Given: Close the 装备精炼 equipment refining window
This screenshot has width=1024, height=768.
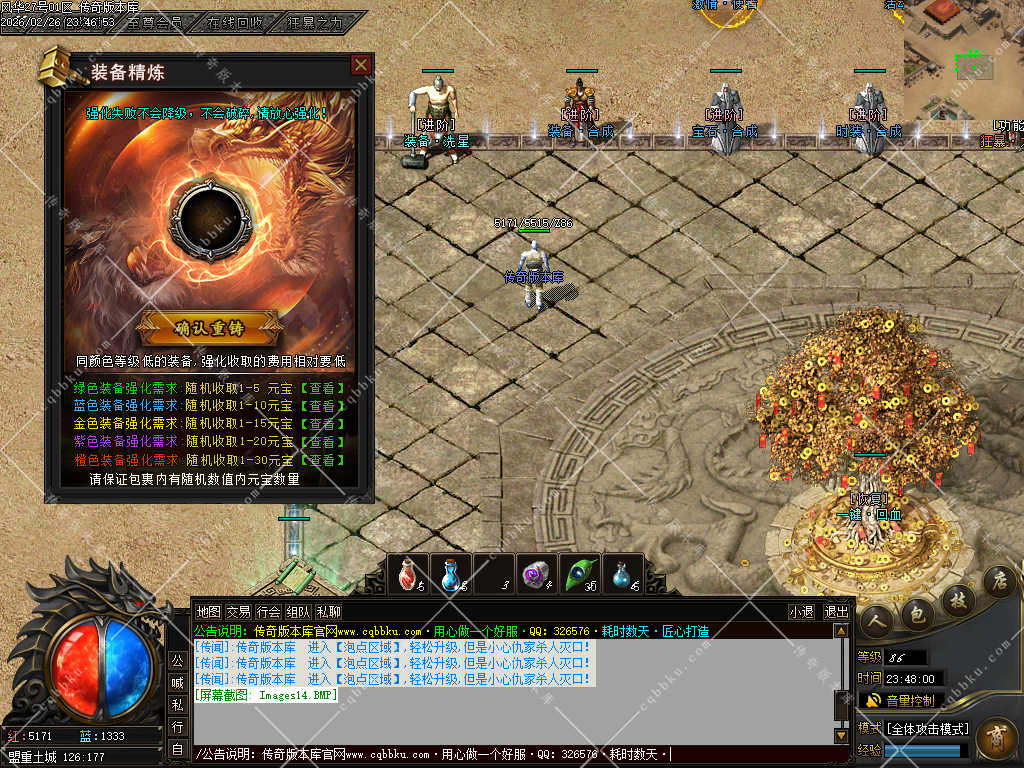Looking at the screenshot, I should (361, 65).
